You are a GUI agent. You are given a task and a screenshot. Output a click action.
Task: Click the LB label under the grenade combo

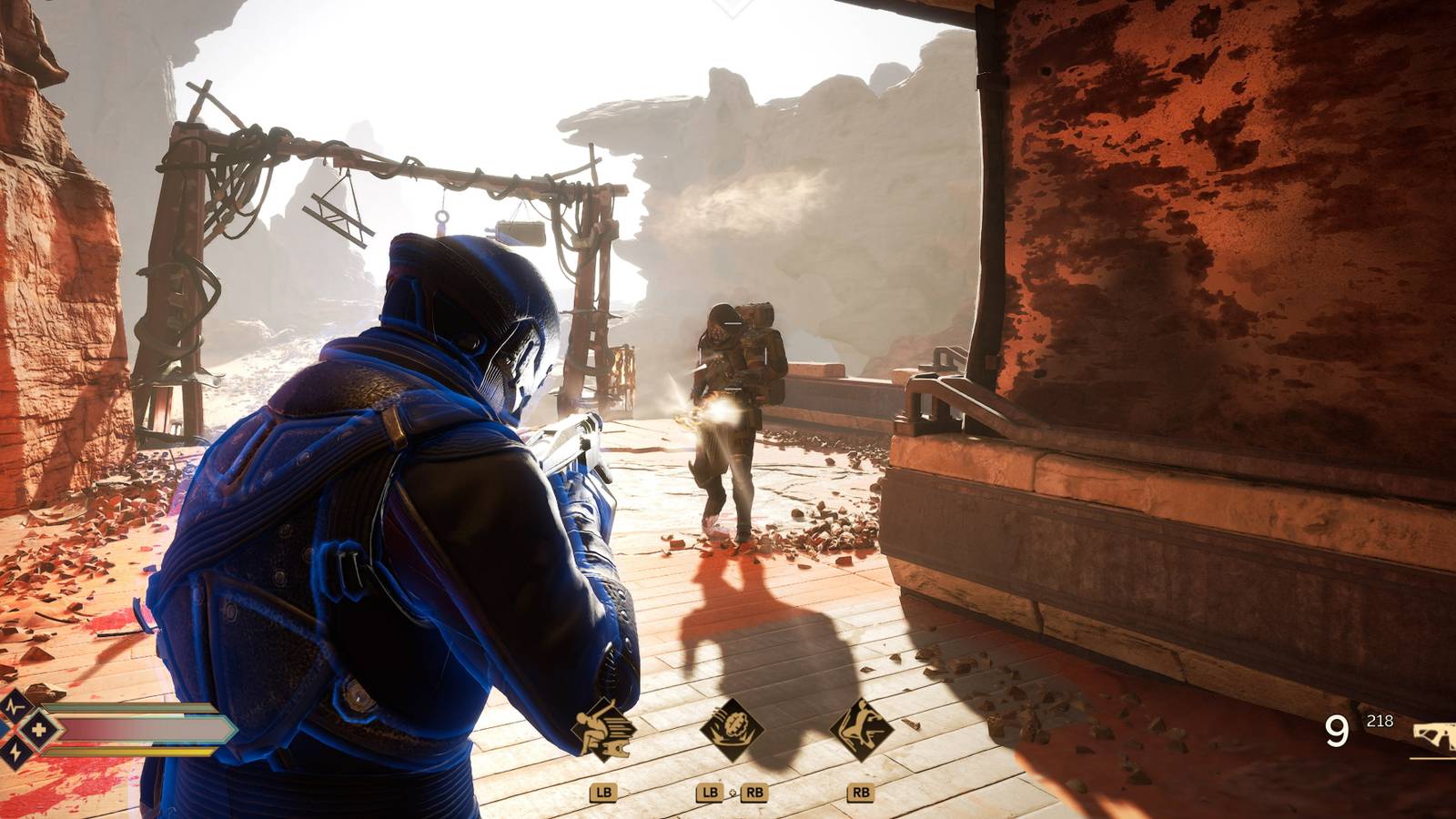710,792
